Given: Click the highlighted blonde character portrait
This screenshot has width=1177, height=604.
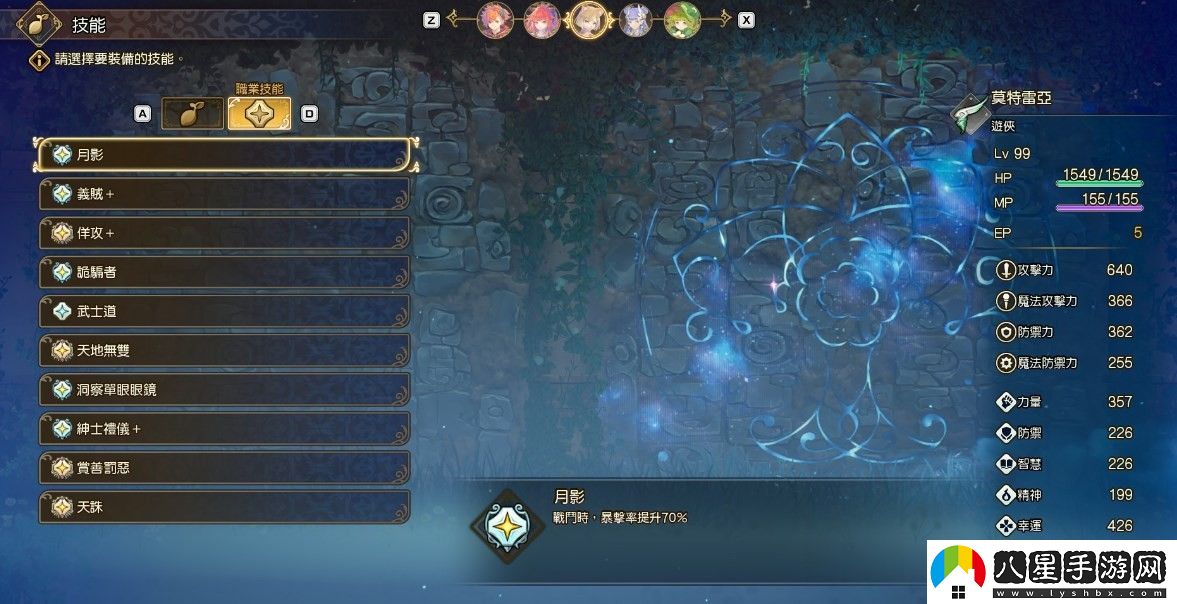Looking at the screenshot, I should (589, 19).
